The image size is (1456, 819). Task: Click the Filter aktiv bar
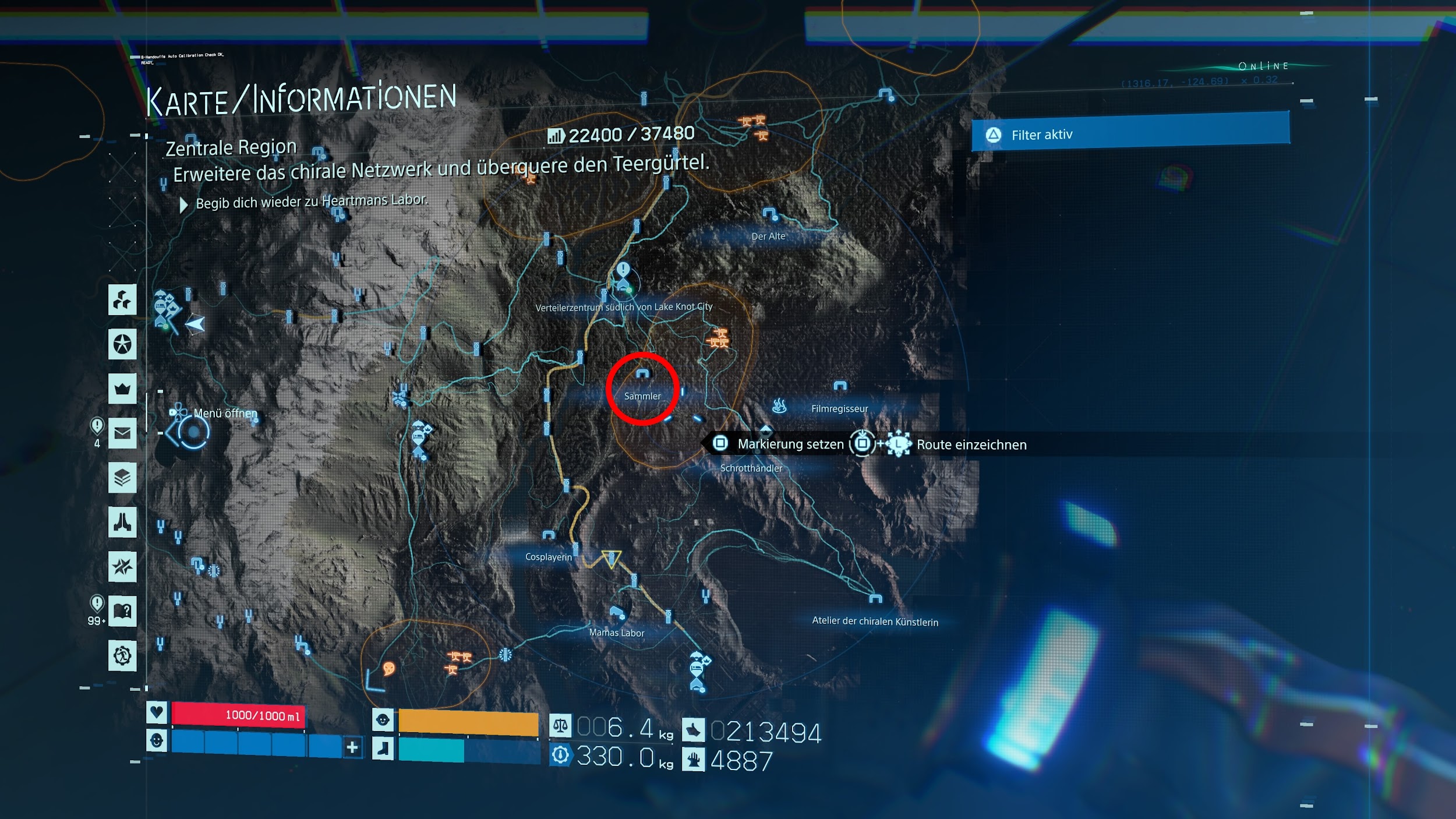point(1130,134)
